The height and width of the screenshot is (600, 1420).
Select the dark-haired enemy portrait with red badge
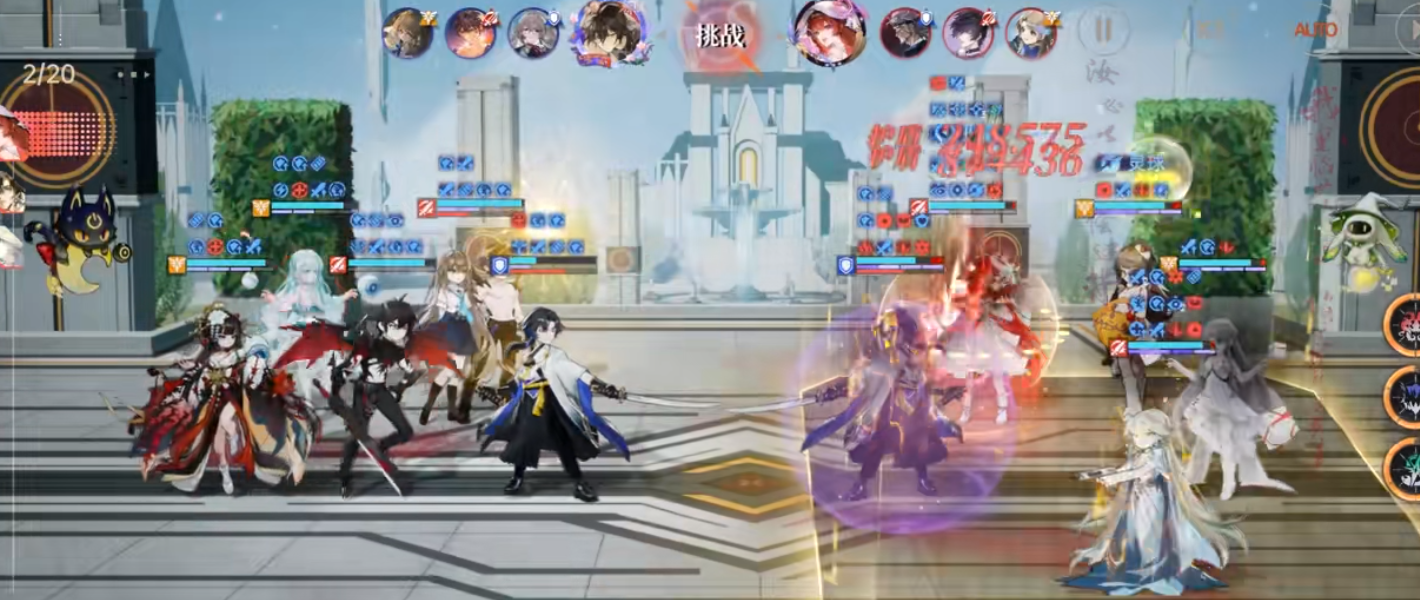(x=968, y=33)
